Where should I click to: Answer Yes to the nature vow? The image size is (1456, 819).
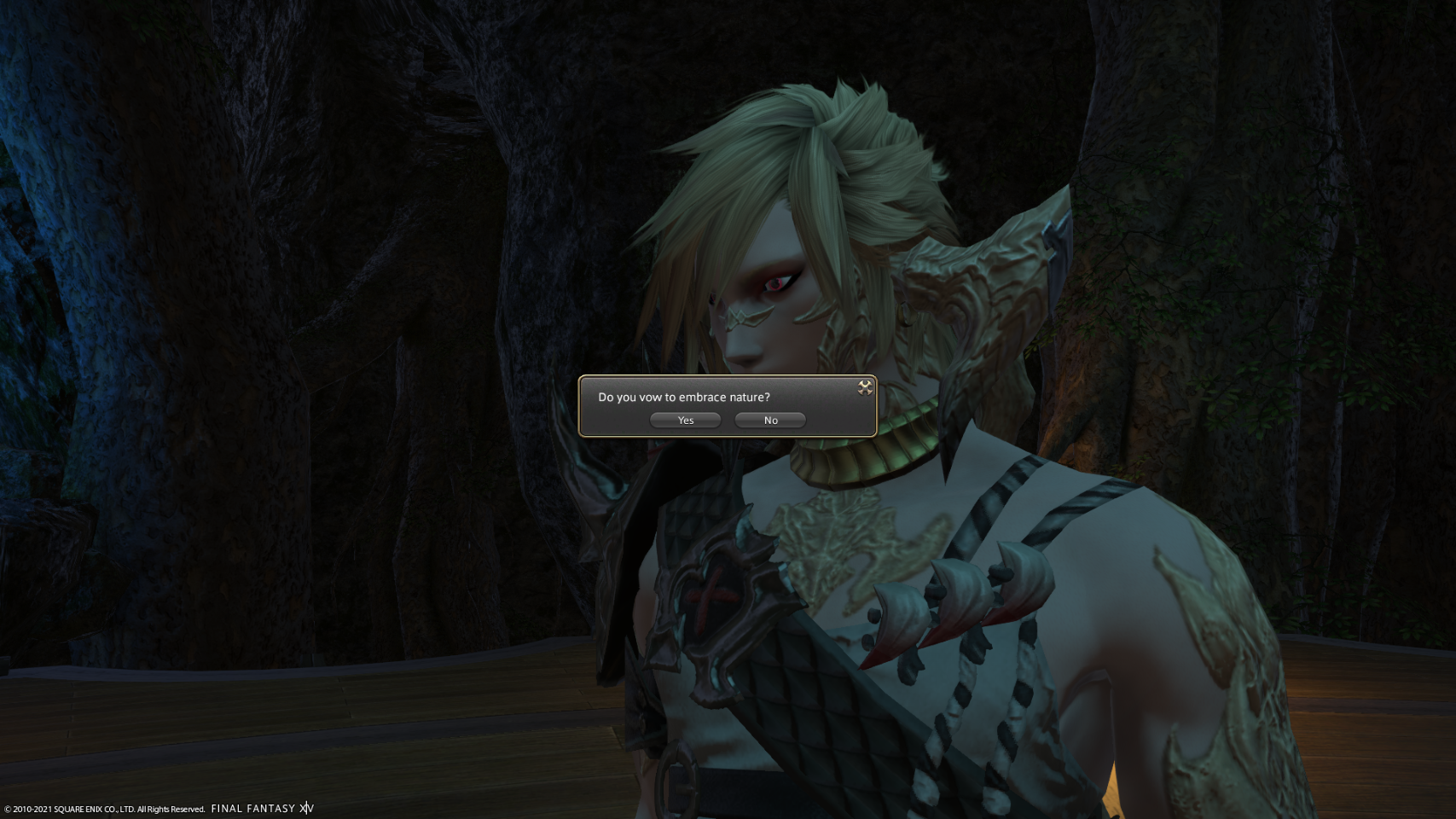[x=686, y=420]
